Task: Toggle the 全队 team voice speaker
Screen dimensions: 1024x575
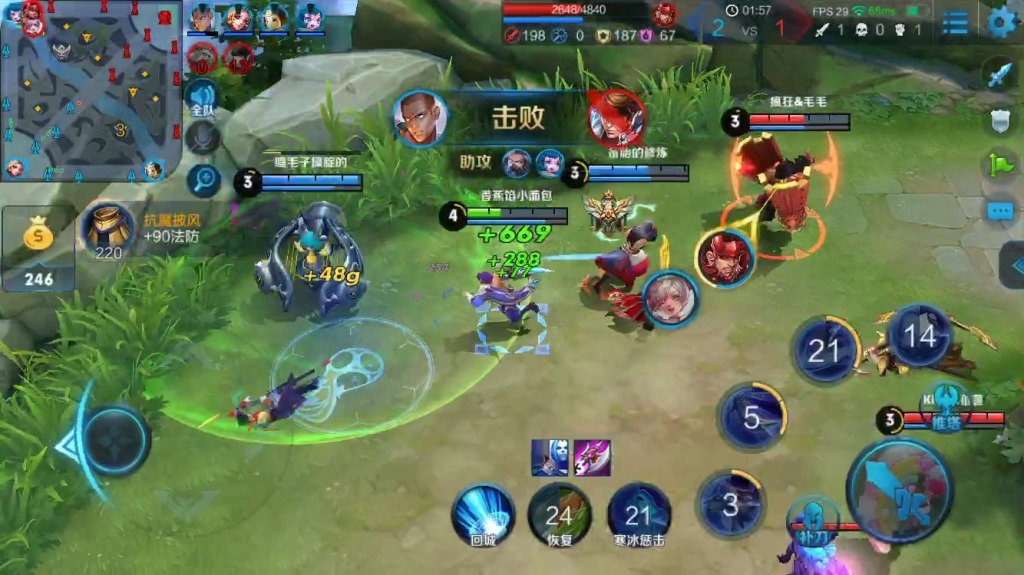Action: point(202,100)
